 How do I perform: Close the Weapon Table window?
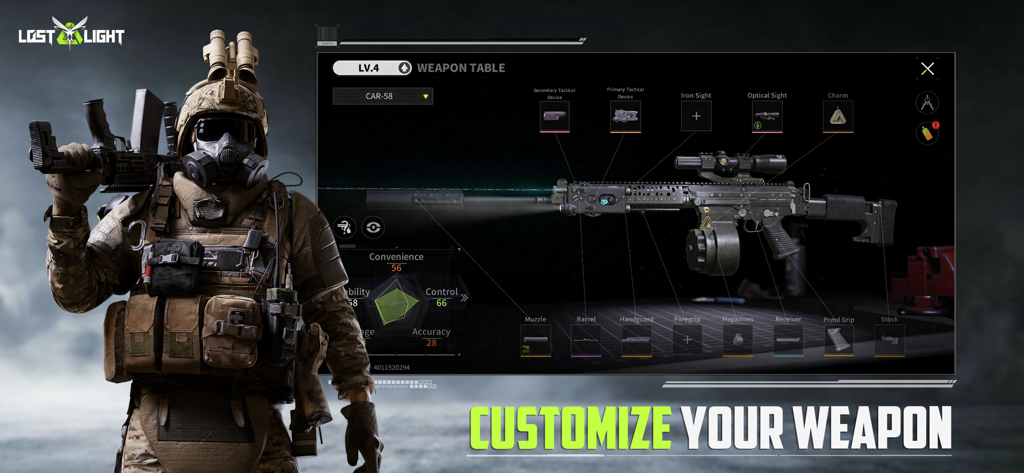pos(927,69)
